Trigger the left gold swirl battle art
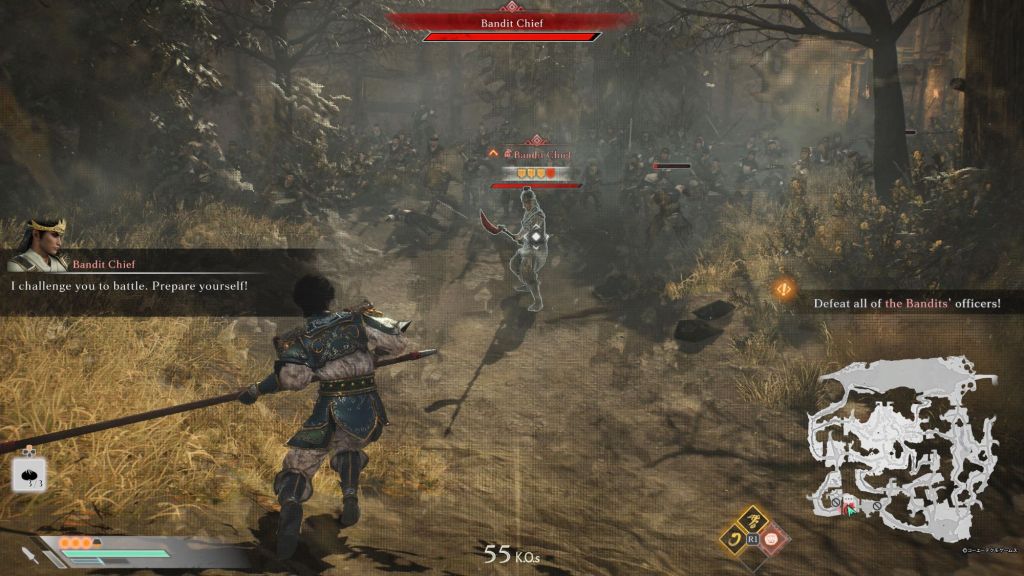This screenshot has width=1024, height=576. [x=733, y=541]
